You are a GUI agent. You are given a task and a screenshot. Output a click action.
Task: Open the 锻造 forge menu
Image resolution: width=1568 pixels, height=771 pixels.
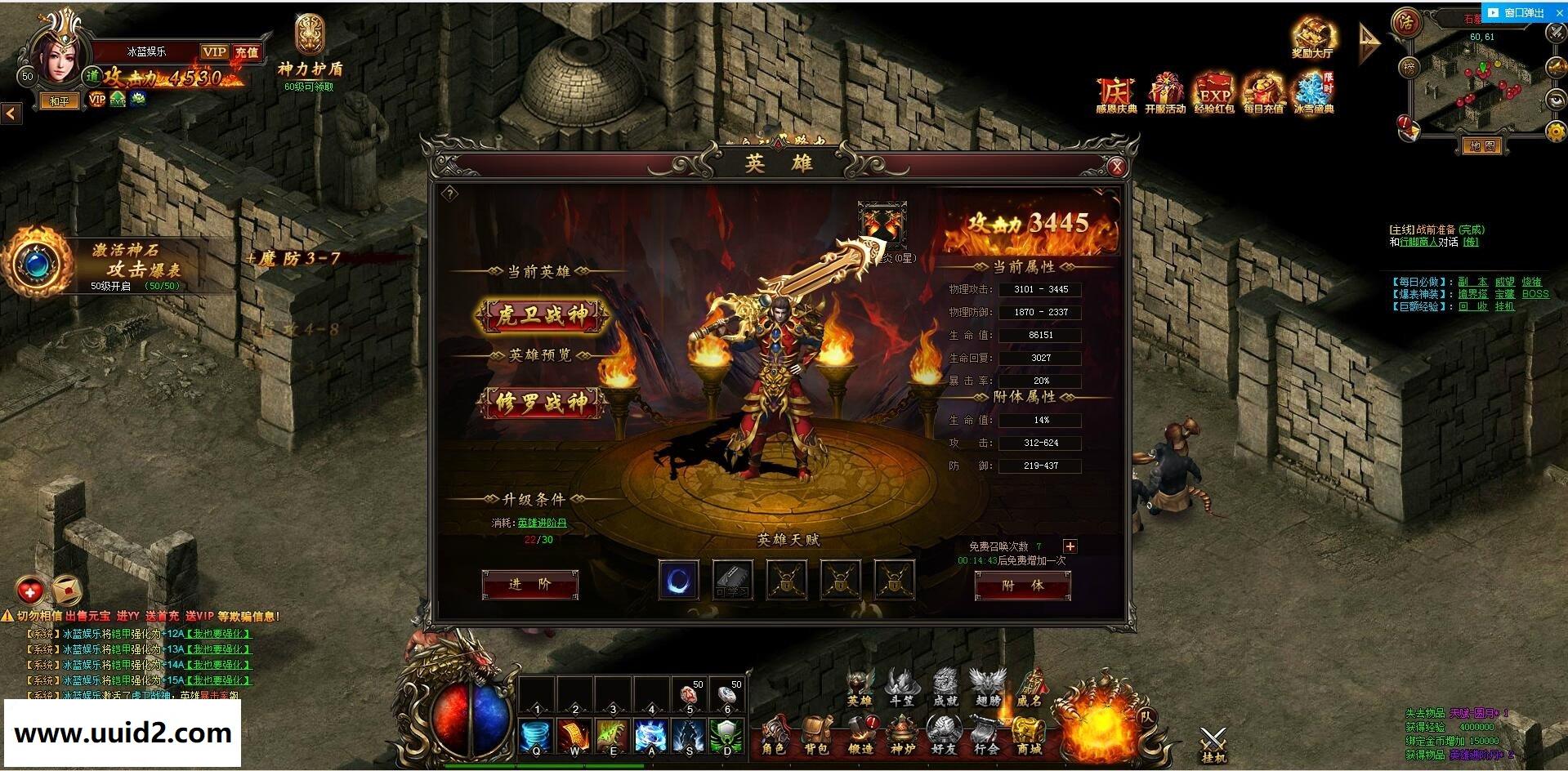point(860,736)
